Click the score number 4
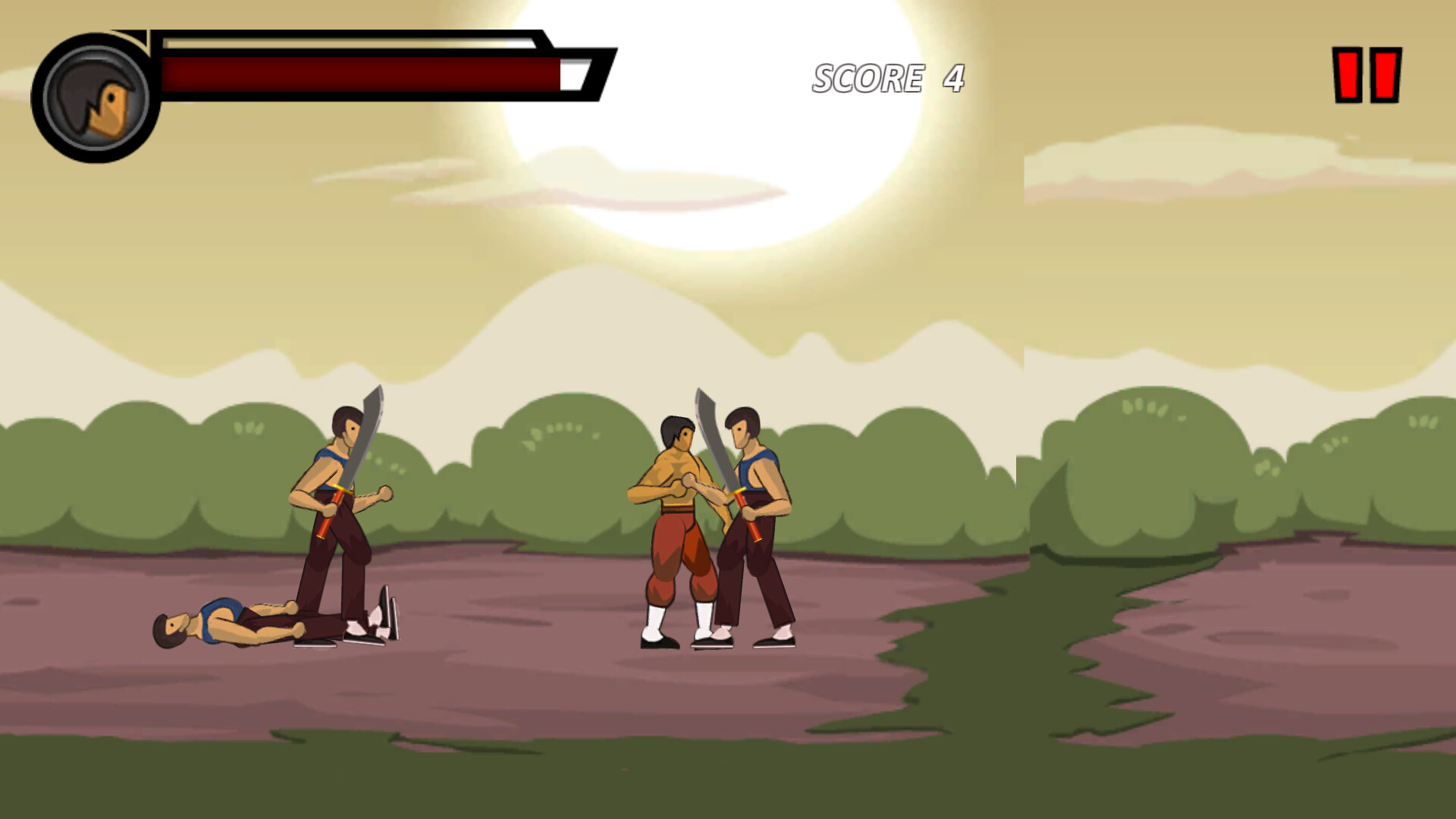Screen dimensions: 1456x819 952,78
